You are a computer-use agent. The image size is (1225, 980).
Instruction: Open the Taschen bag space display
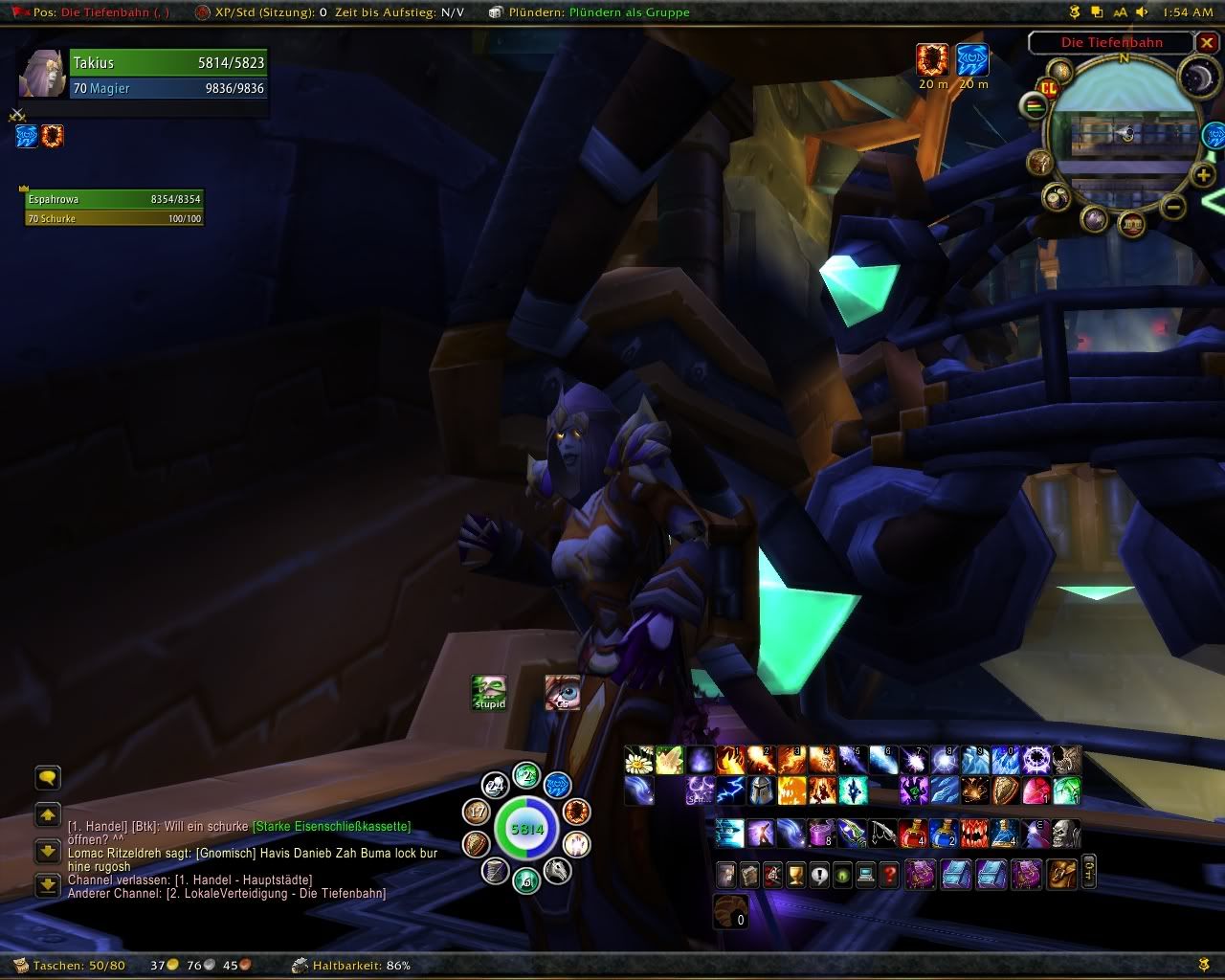(78, 965)
